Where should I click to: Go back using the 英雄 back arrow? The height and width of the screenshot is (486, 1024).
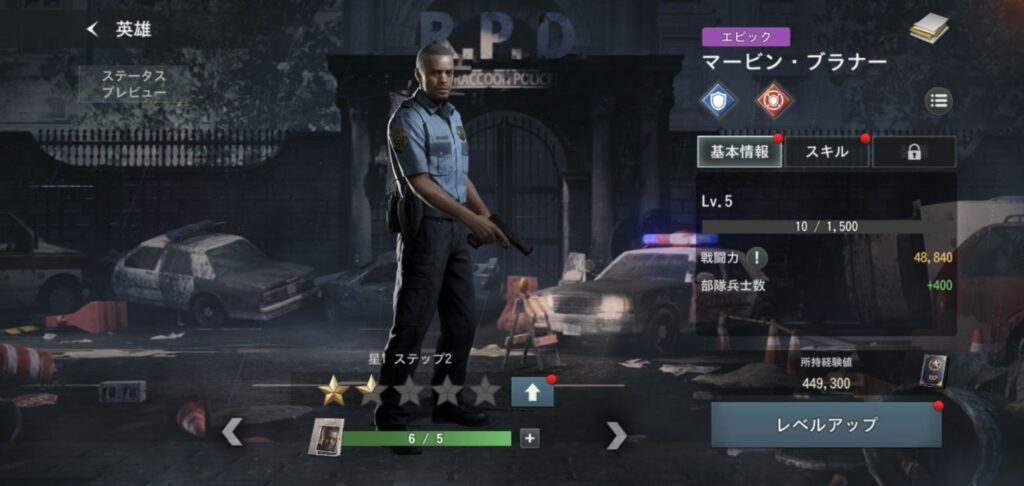tap(93, 30)
